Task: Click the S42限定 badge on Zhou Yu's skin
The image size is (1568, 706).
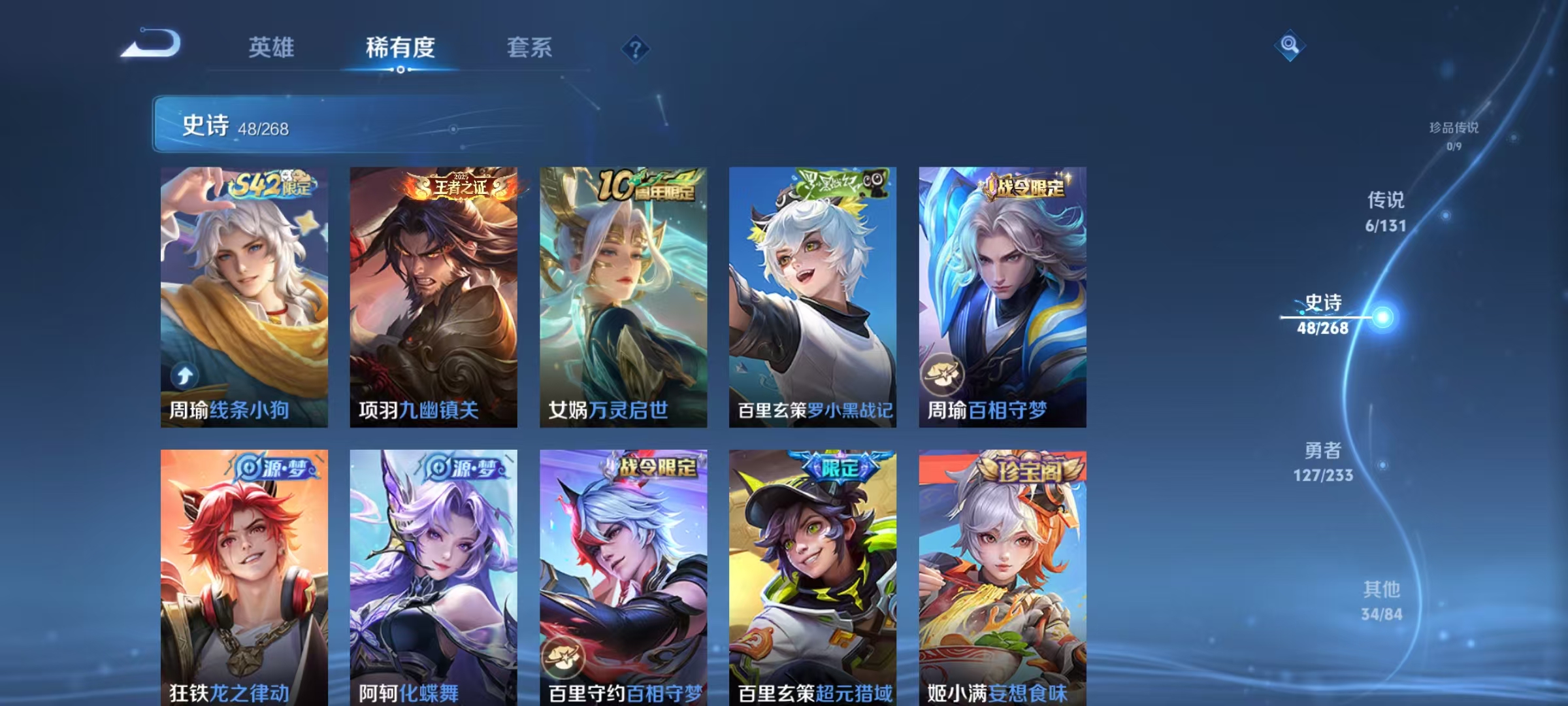Action: [271, 186]
